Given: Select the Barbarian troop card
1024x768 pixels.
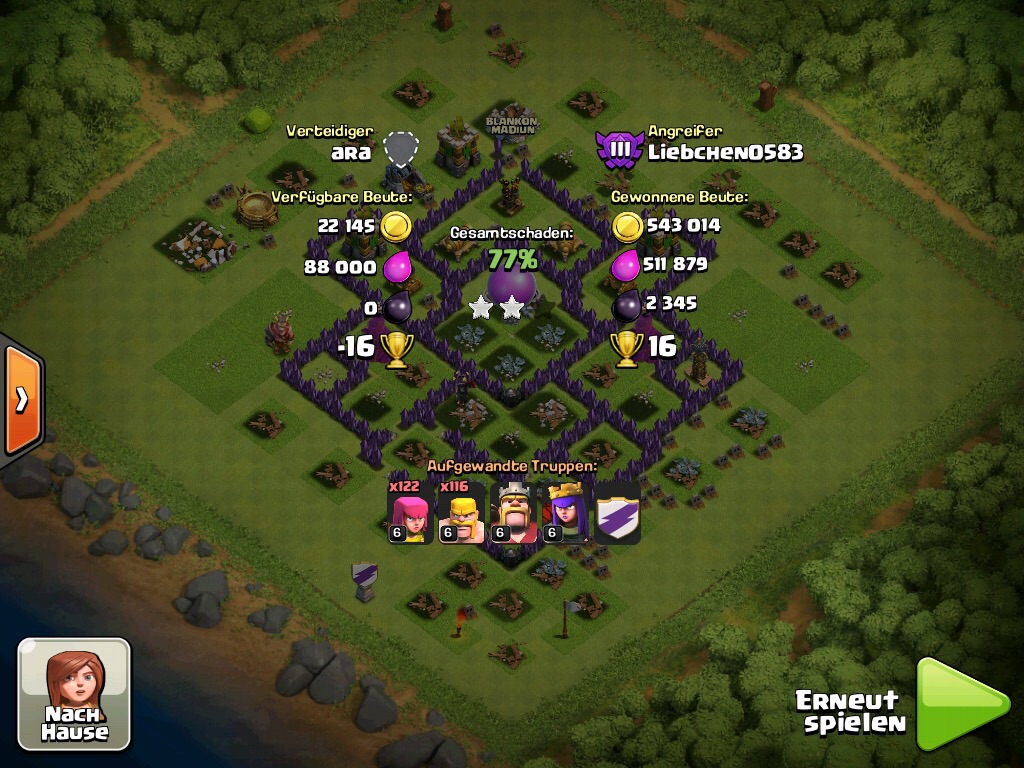Looking at the screenshot, I should 462,513.
